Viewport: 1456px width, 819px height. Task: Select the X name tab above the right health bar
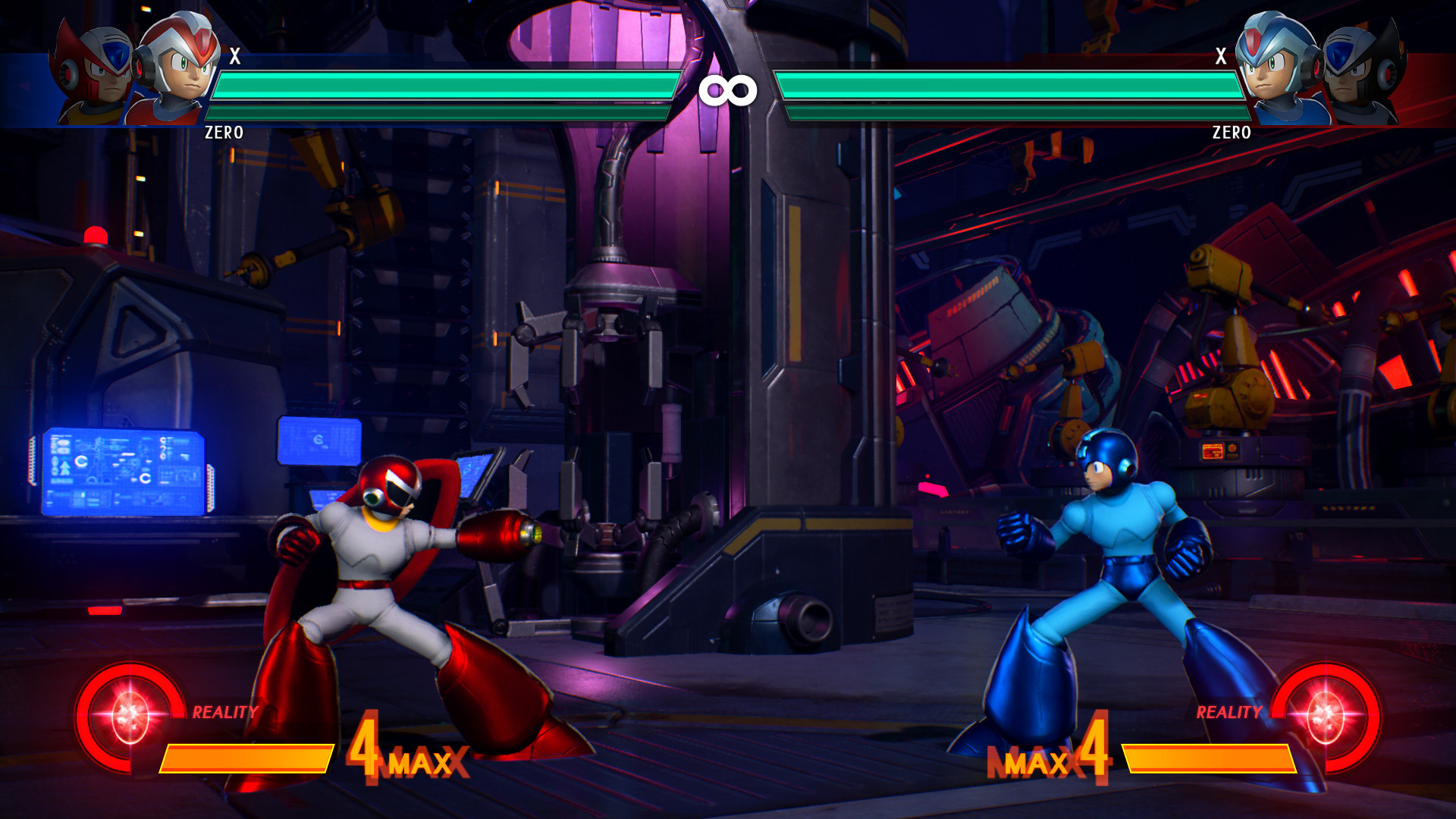(1221, 55)
